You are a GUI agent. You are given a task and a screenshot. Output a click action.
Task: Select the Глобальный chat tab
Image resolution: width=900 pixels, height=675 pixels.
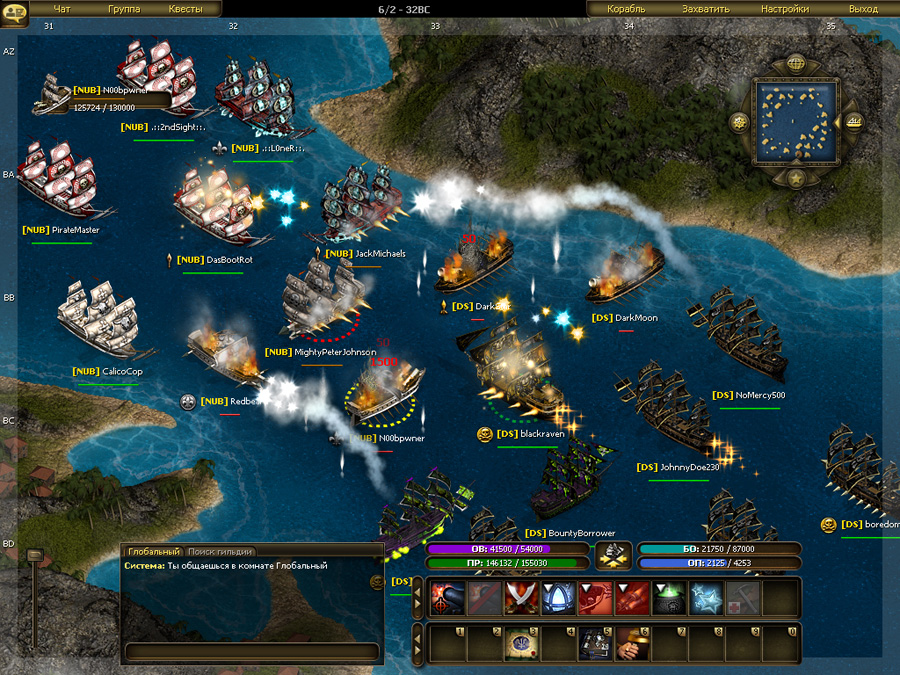(154, 551)
